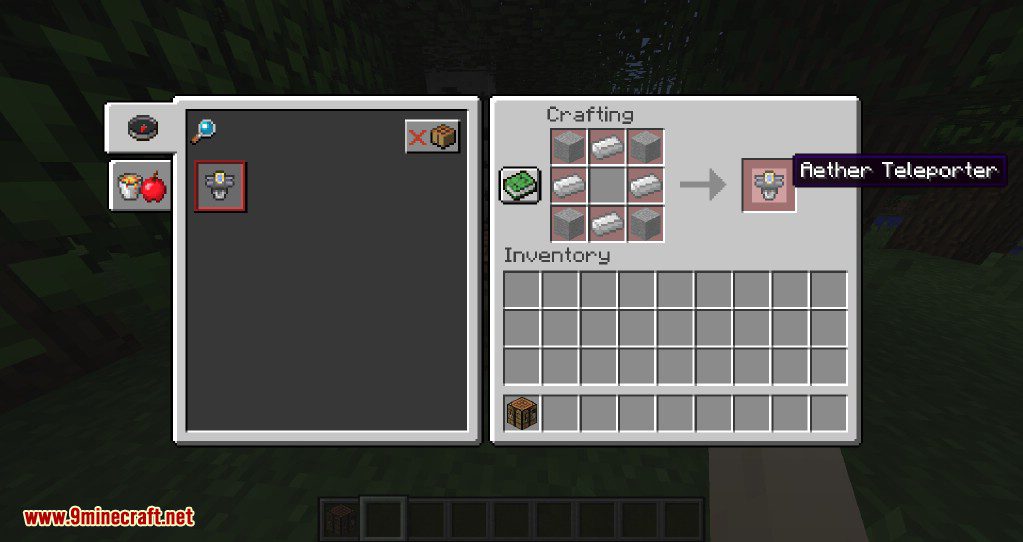The height and width of the screenshot is (542, 1023).
Task: Select the Aether Teleporter recipe in the book
Action: tap(220, 185)
